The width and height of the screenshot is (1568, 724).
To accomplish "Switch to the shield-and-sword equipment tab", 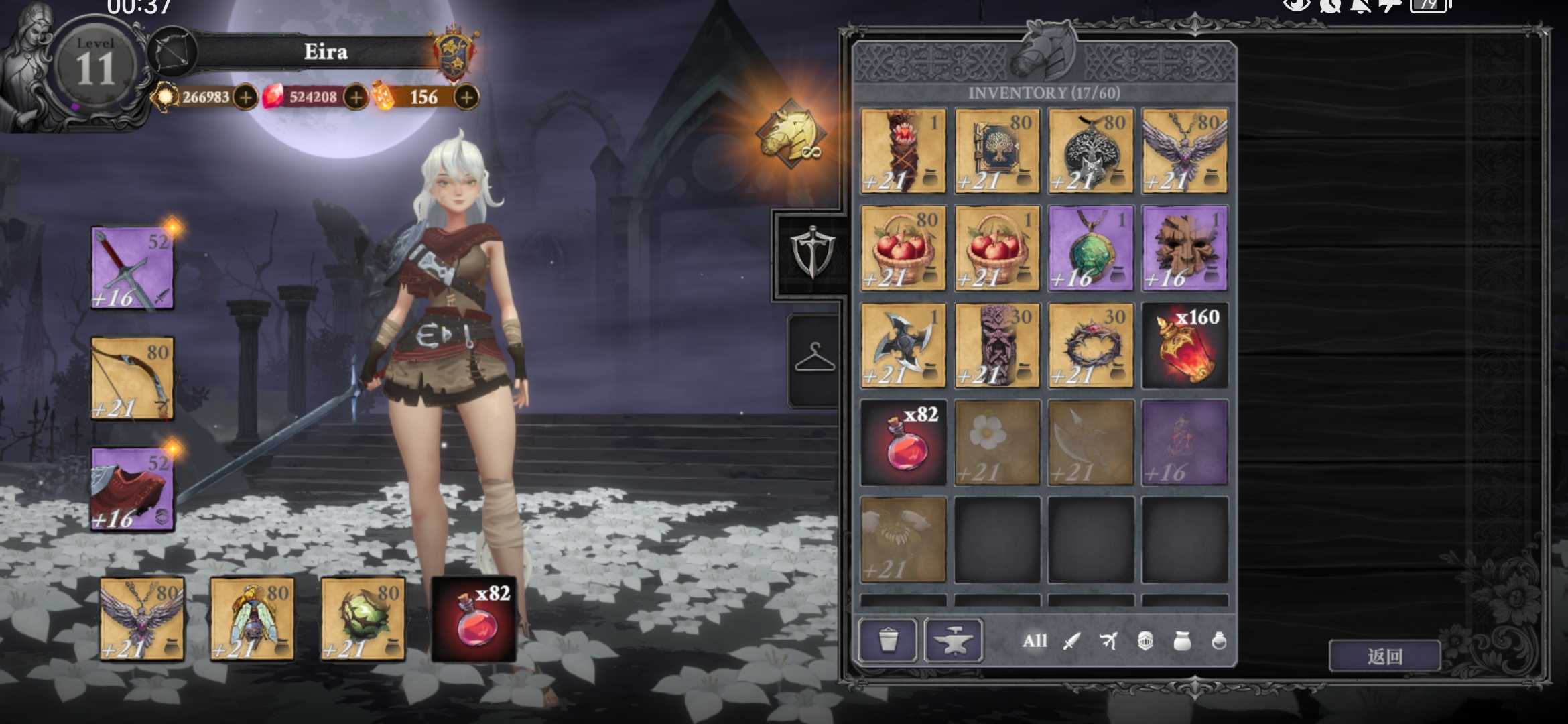I will coord(812,253).
